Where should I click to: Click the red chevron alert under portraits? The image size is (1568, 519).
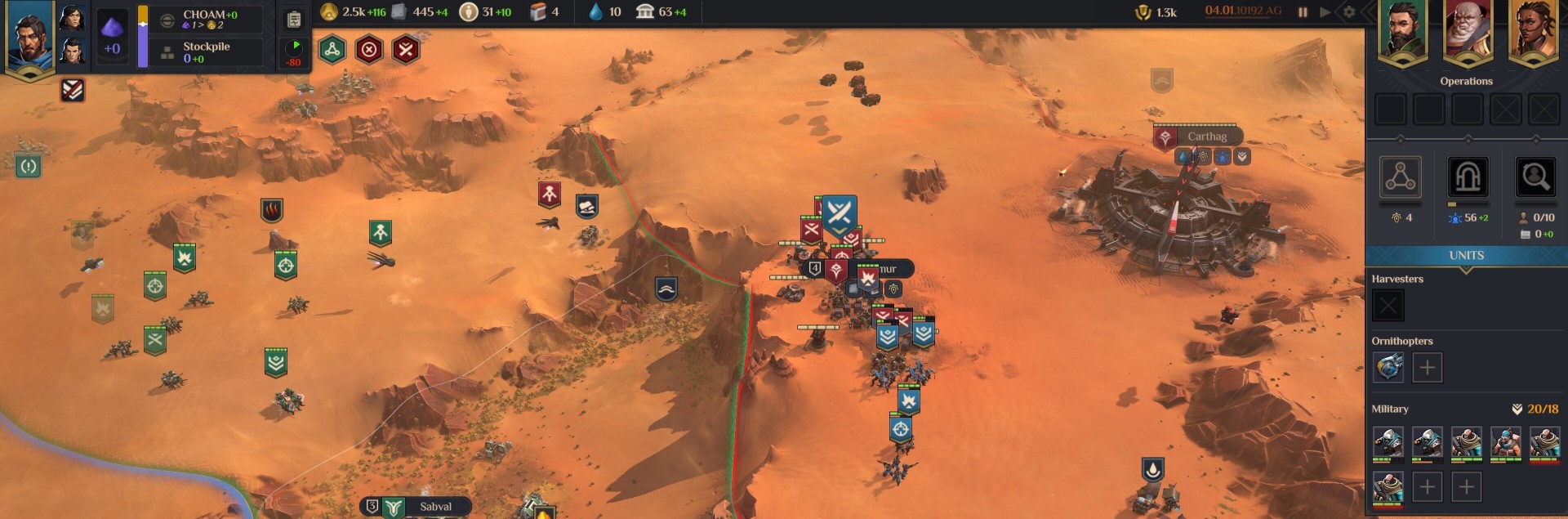point(73,90)
